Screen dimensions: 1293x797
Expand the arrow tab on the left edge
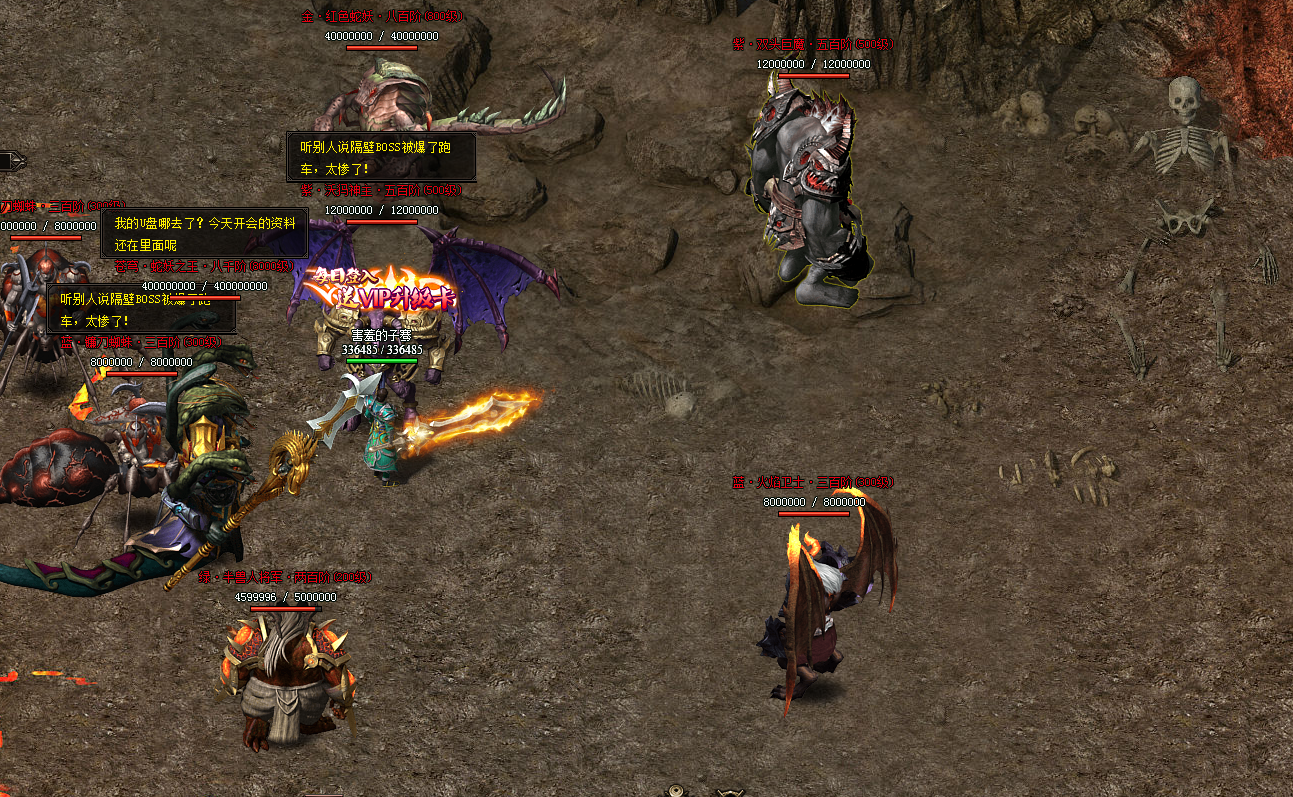(12, 161)
